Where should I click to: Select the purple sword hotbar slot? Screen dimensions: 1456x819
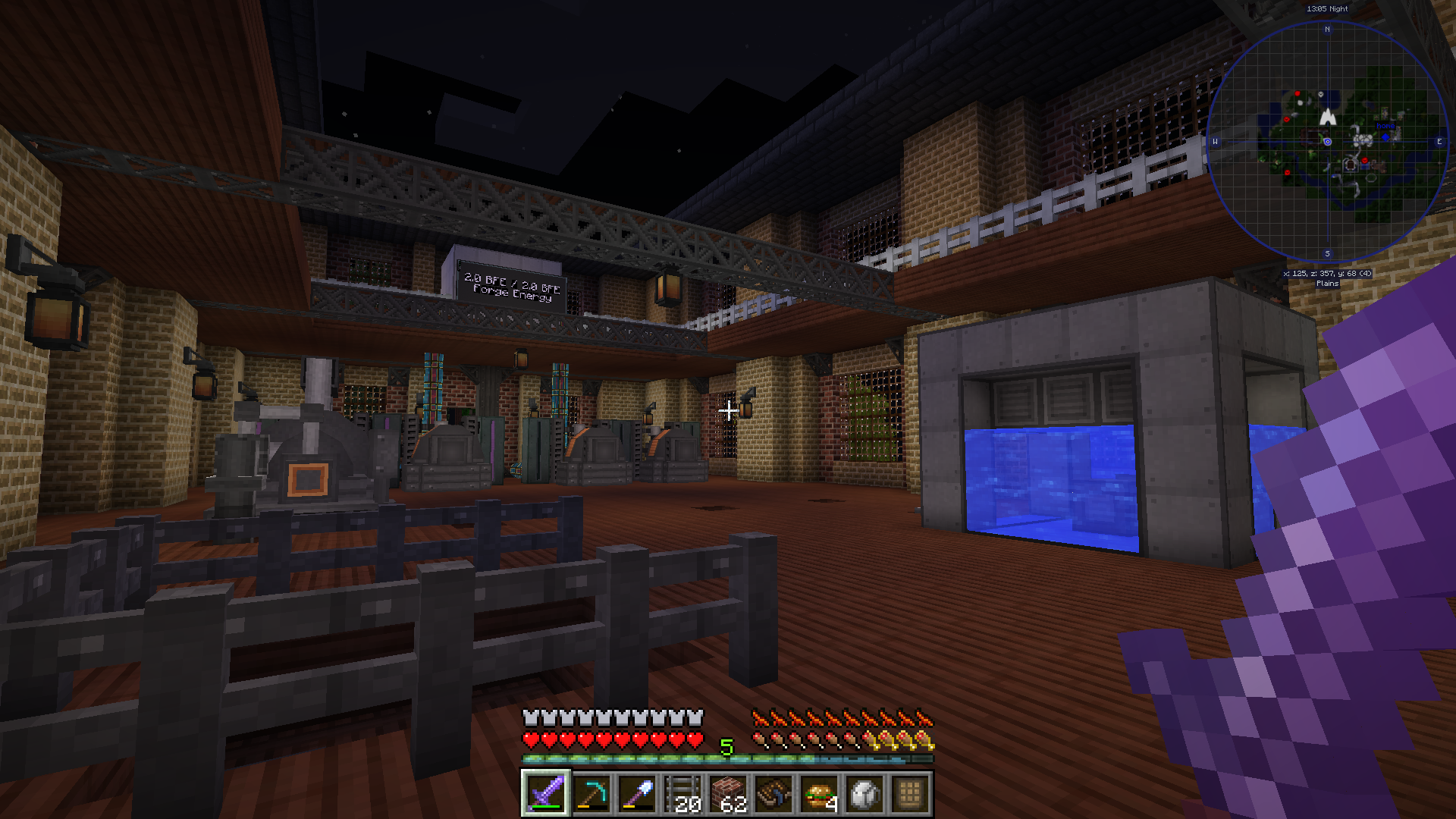click(546, 794)
